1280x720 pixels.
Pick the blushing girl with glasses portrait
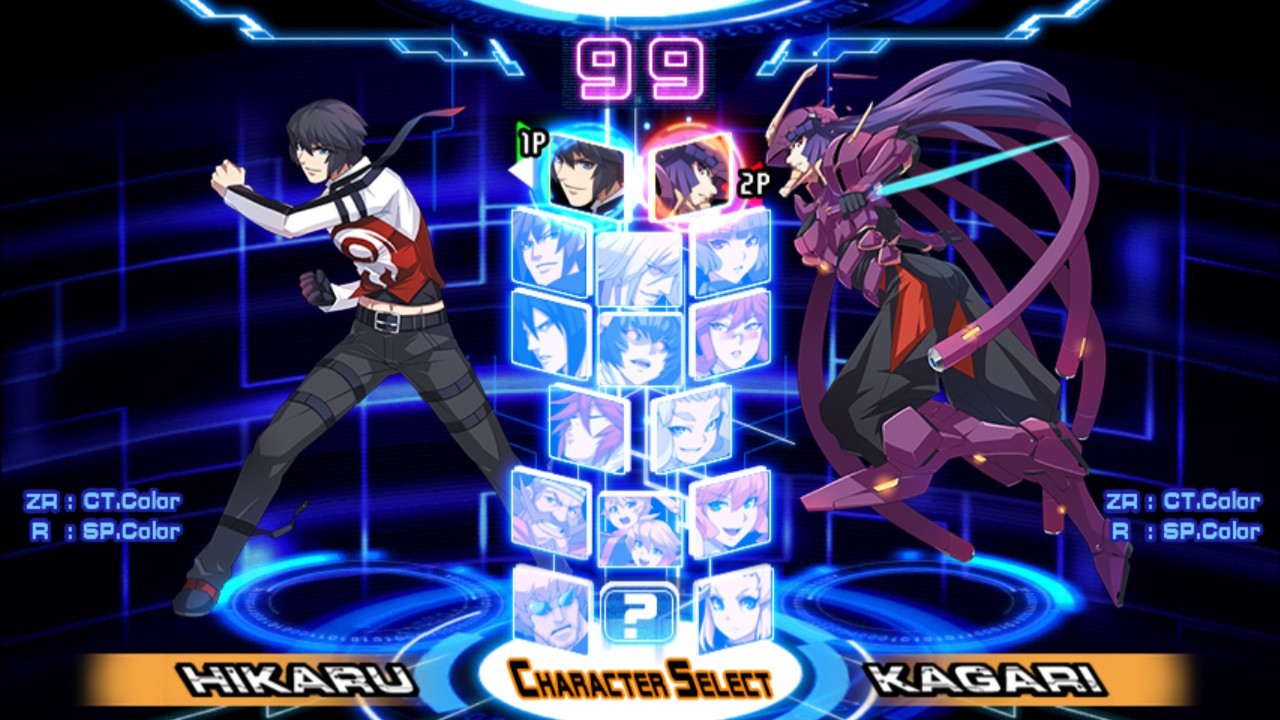(x=731, y=333)
